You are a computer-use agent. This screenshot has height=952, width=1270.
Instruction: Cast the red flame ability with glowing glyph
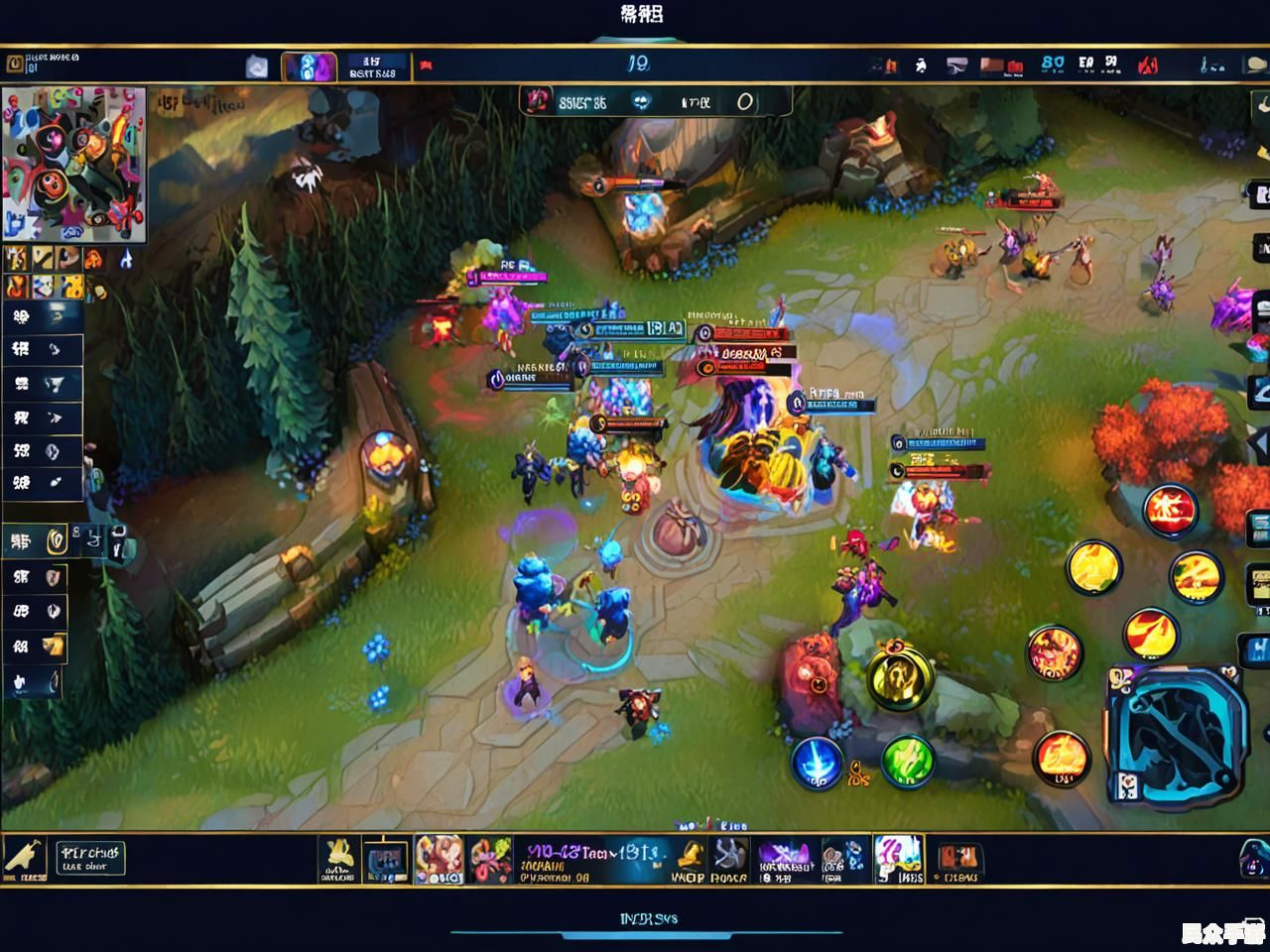(1171, 510)
